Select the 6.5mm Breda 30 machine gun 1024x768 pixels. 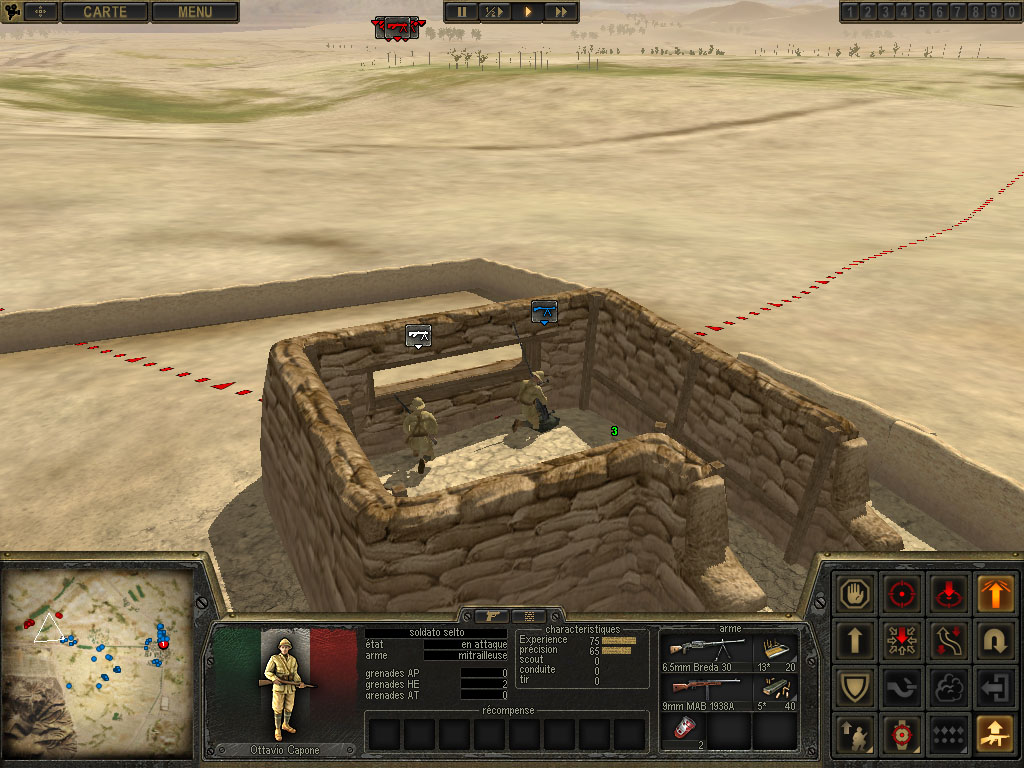tap(704, 650)
